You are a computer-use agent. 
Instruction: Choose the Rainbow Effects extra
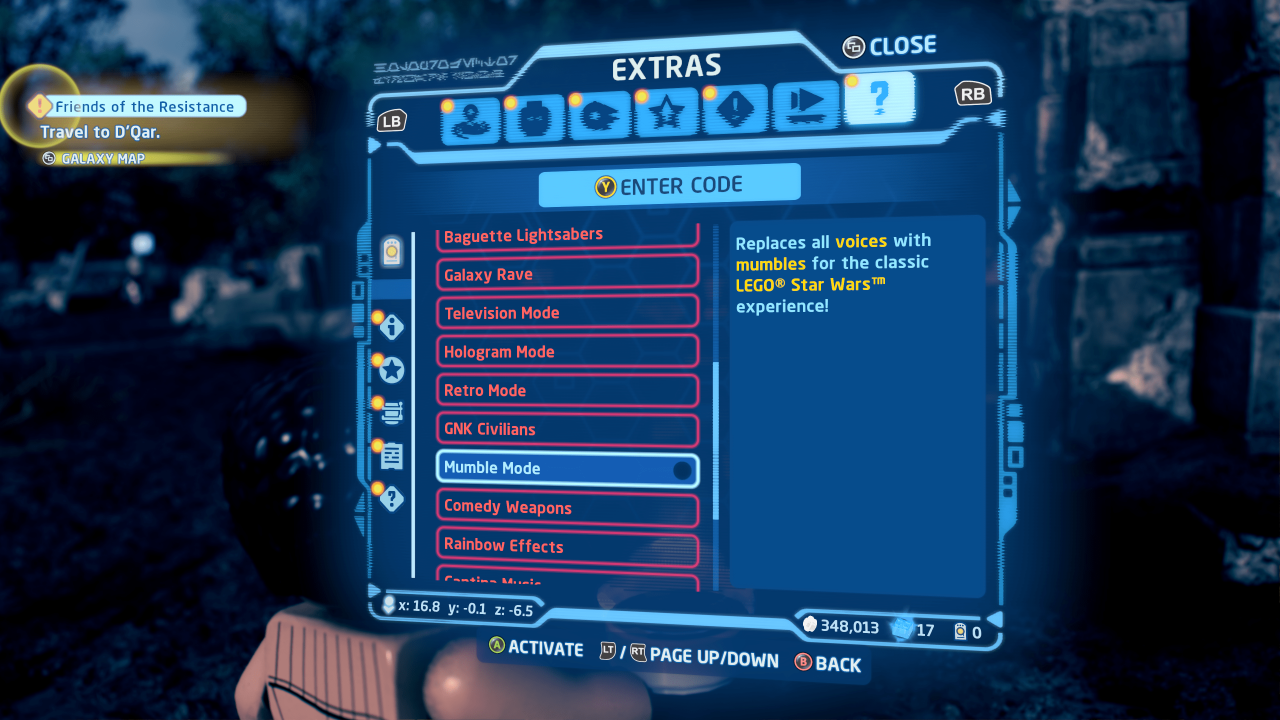567,546
